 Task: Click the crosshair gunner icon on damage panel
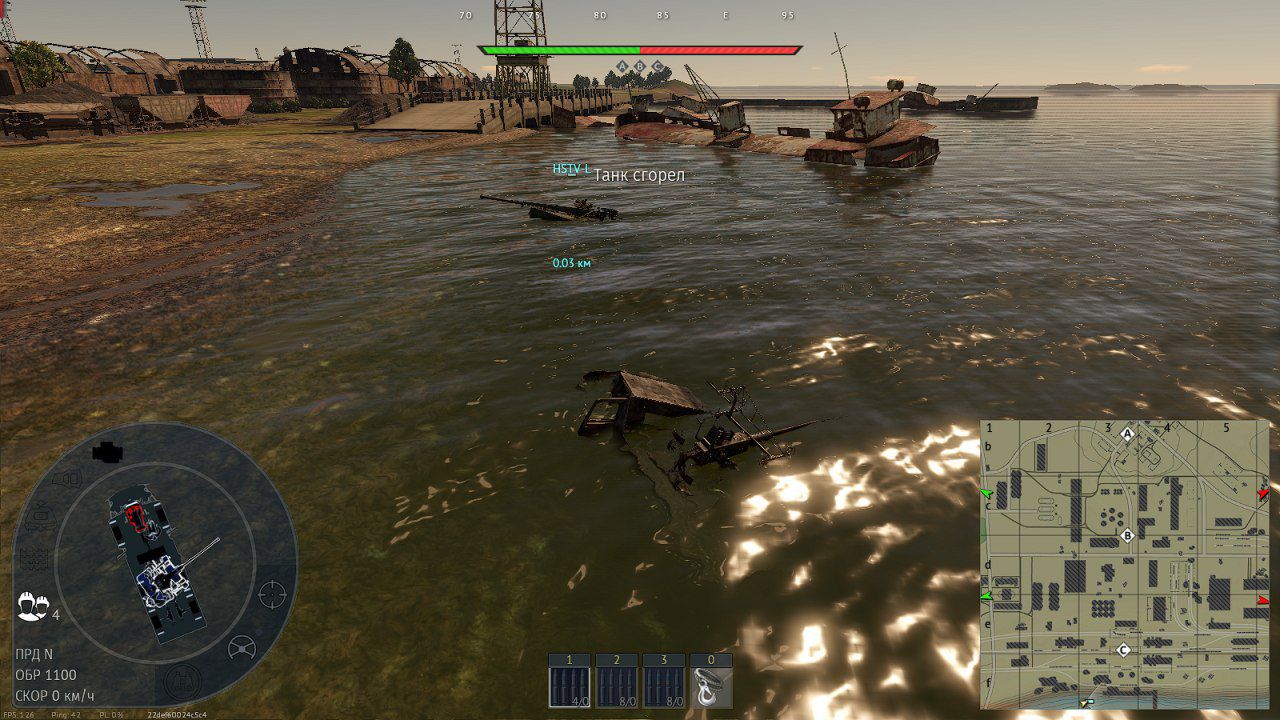272,593
